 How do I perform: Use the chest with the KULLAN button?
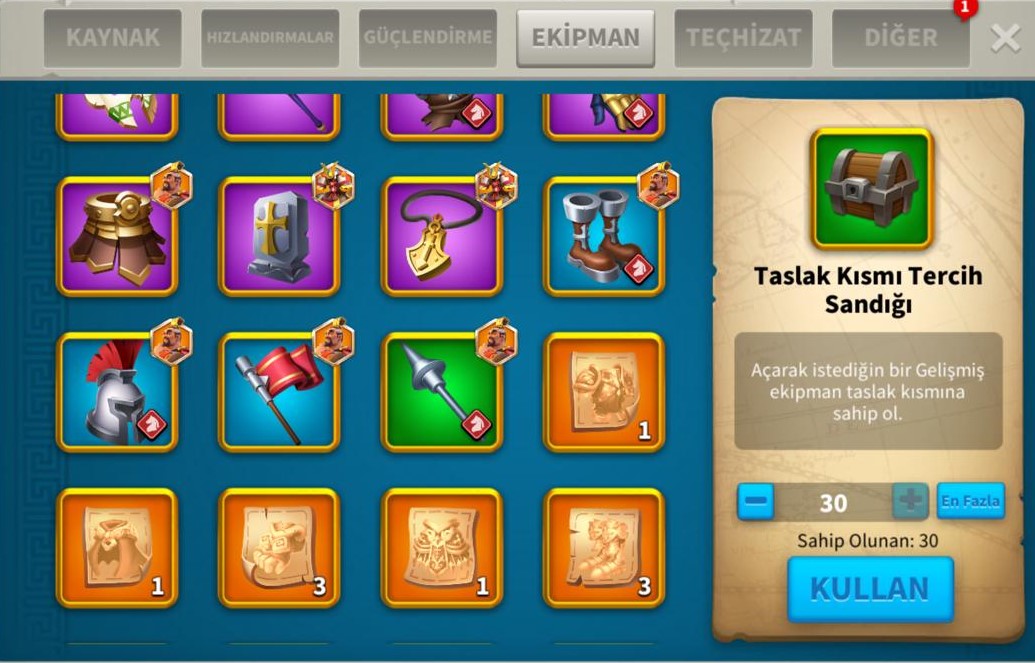pos(870,589)
